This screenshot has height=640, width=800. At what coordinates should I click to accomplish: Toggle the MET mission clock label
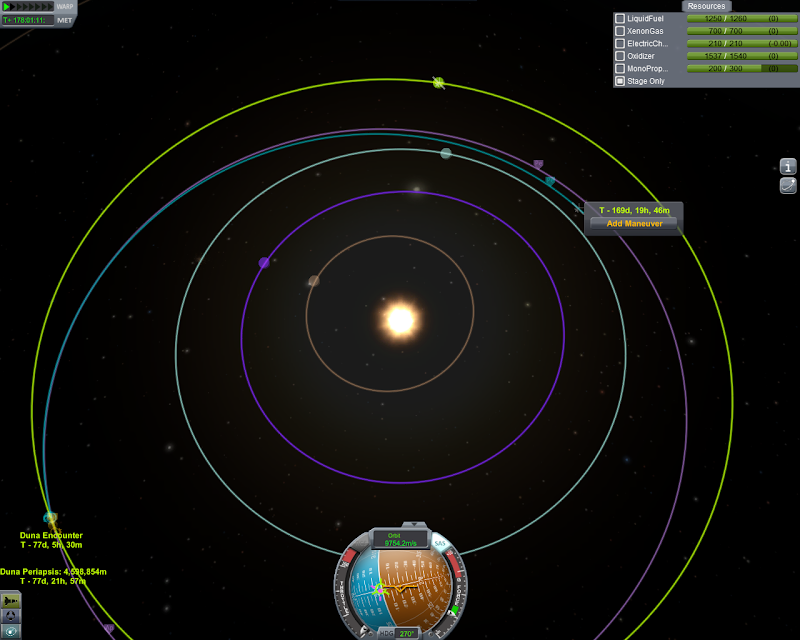point(65,20)
